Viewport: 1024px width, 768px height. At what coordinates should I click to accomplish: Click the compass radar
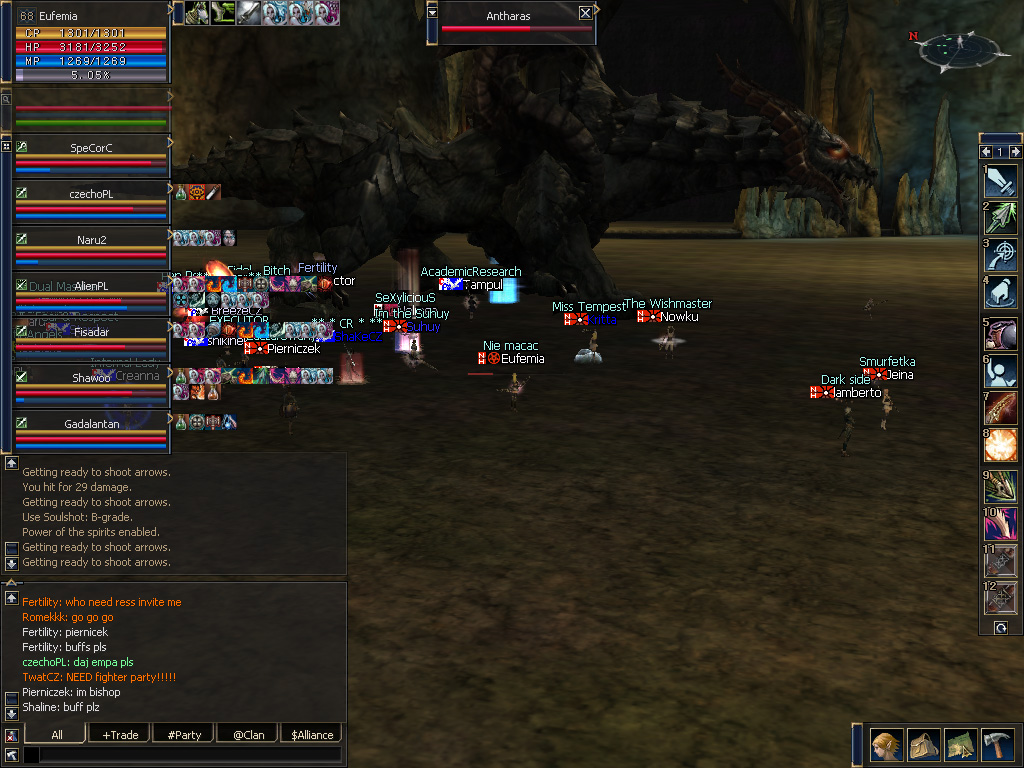click(x=960, y=46)
